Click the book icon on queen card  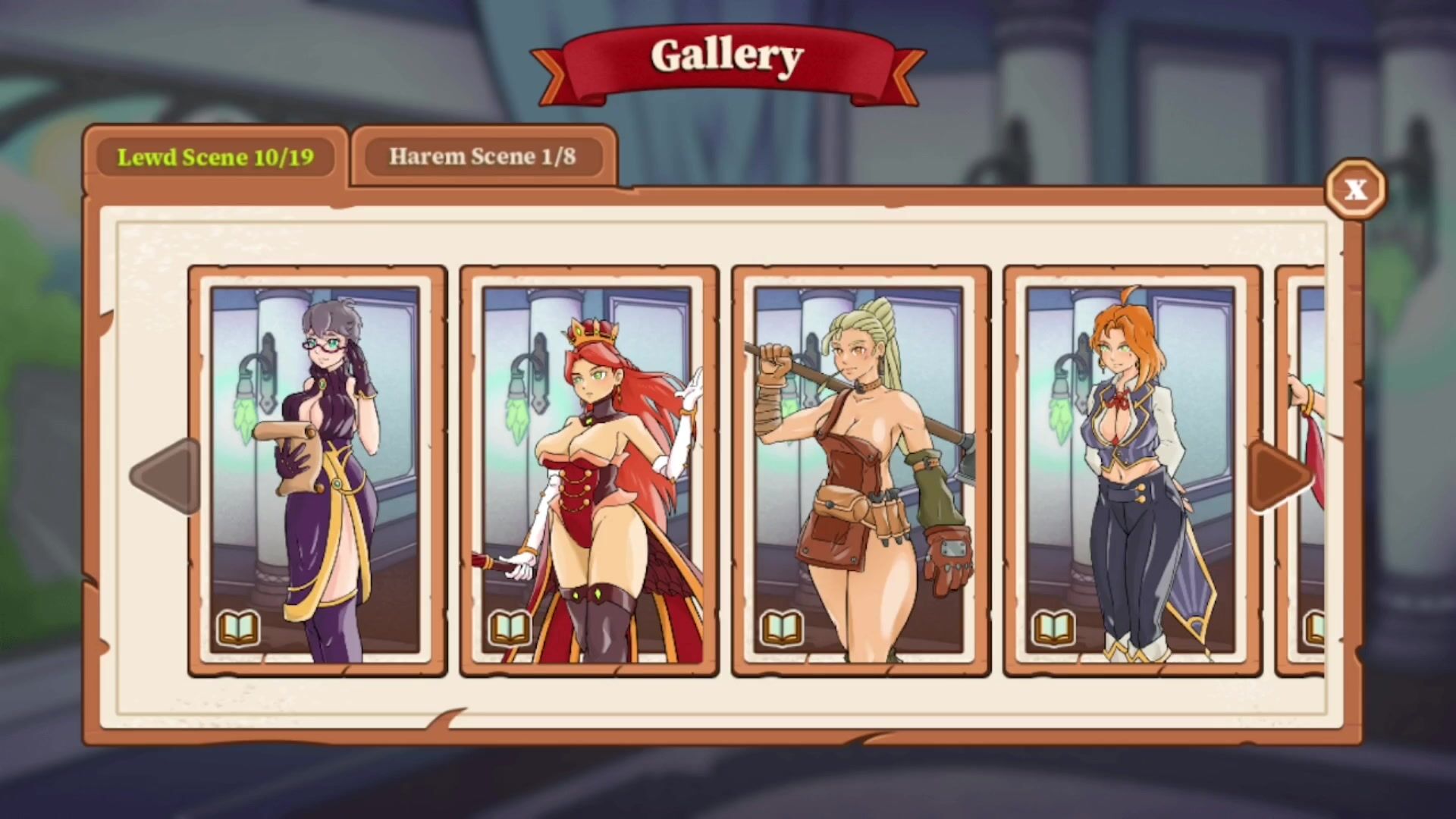coord(510,628)
